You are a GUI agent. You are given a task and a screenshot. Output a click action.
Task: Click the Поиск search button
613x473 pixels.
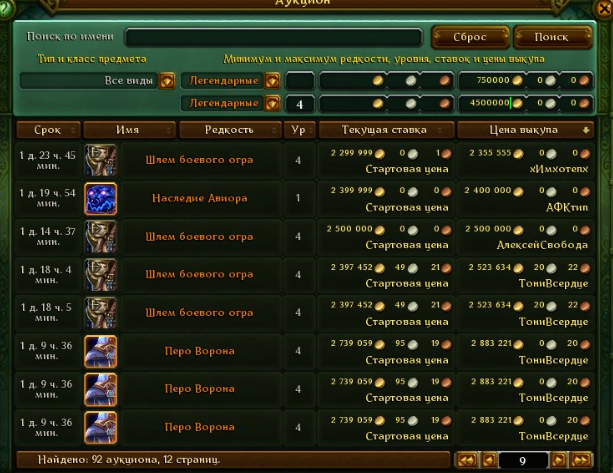551,37
